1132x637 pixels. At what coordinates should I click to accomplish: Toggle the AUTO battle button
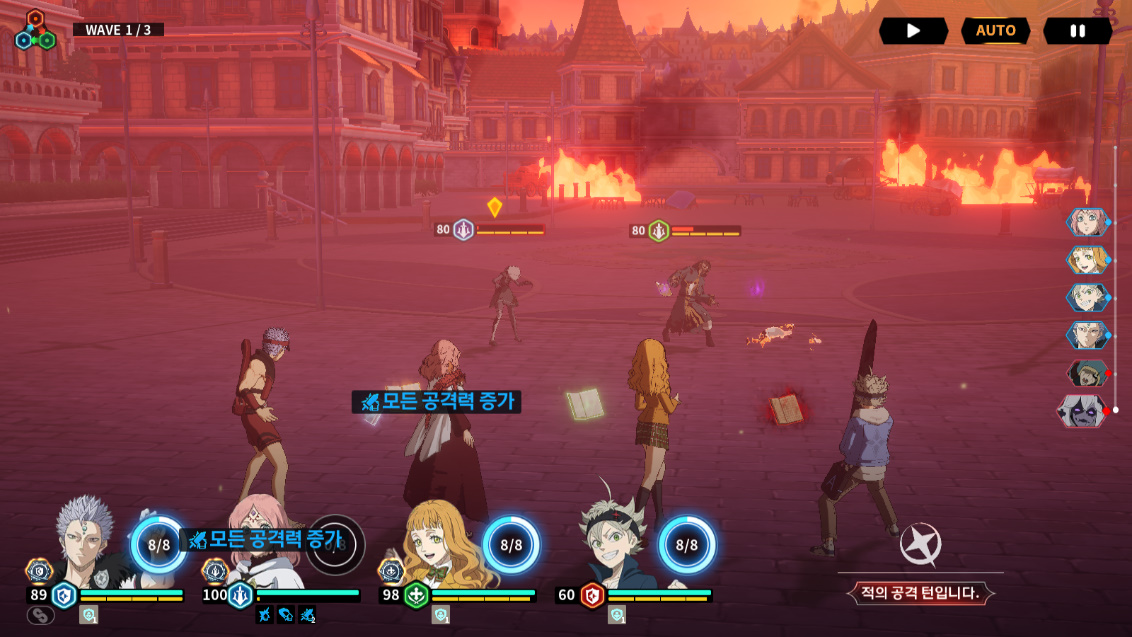(x=996, y=31)
